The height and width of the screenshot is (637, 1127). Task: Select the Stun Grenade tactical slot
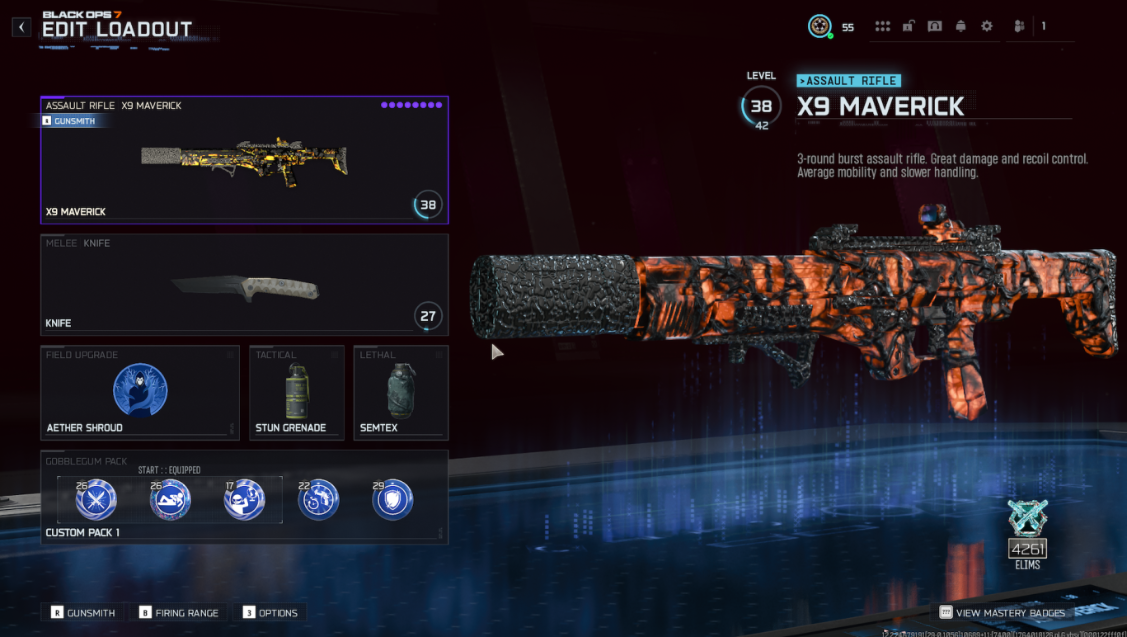click(x=296, y=392)
